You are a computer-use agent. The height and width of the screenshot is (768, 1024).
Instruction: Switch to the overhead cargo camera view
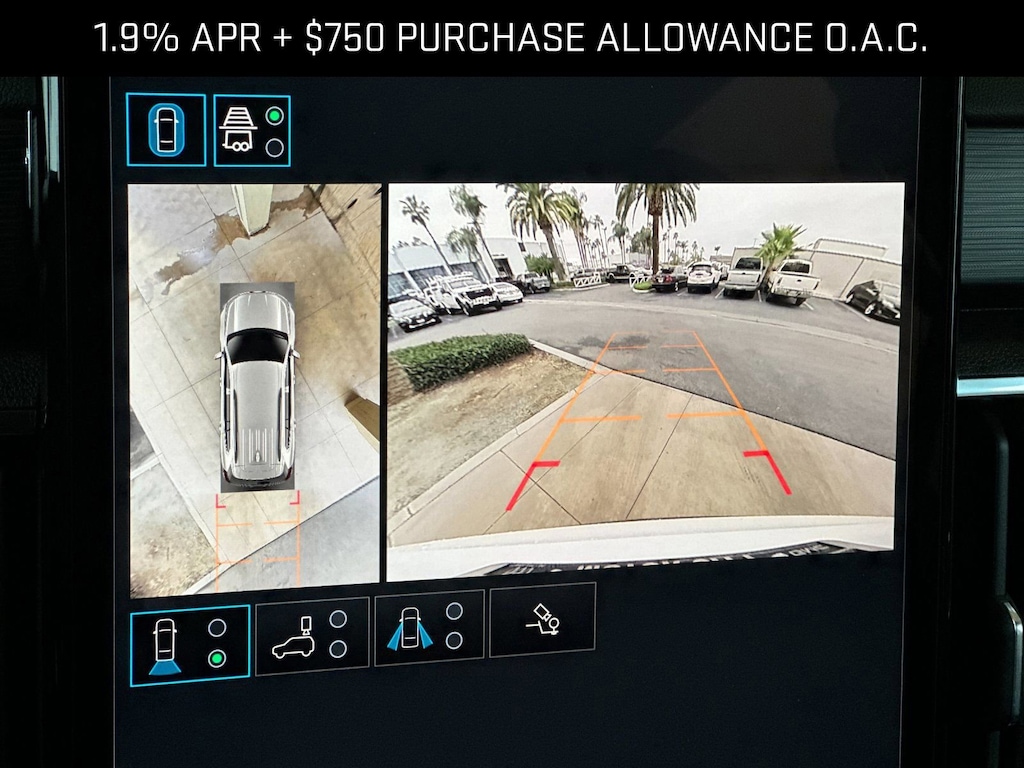[312, 635]
